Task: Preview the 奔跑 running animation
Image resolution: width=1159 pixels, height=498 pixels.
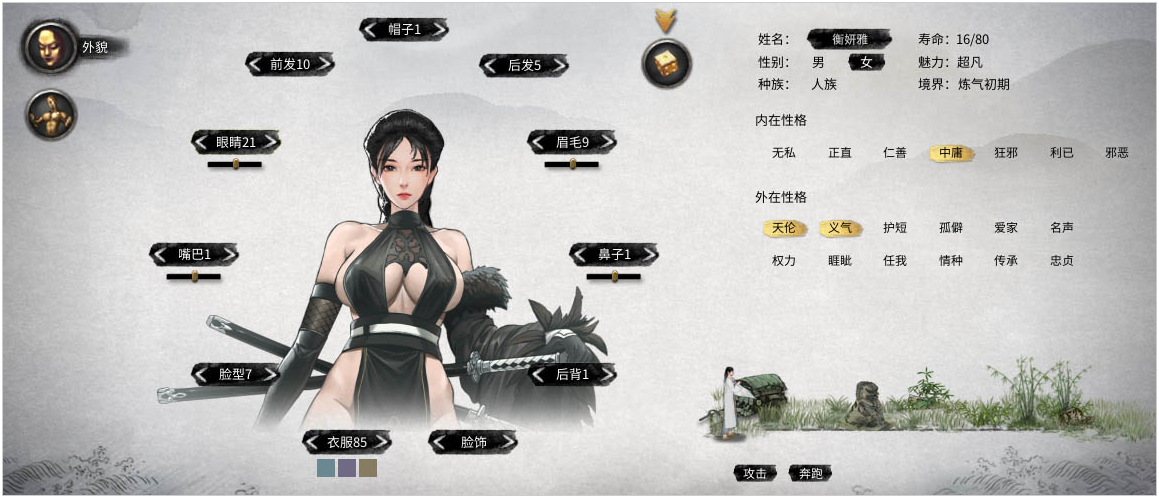Action: point(810,473)
